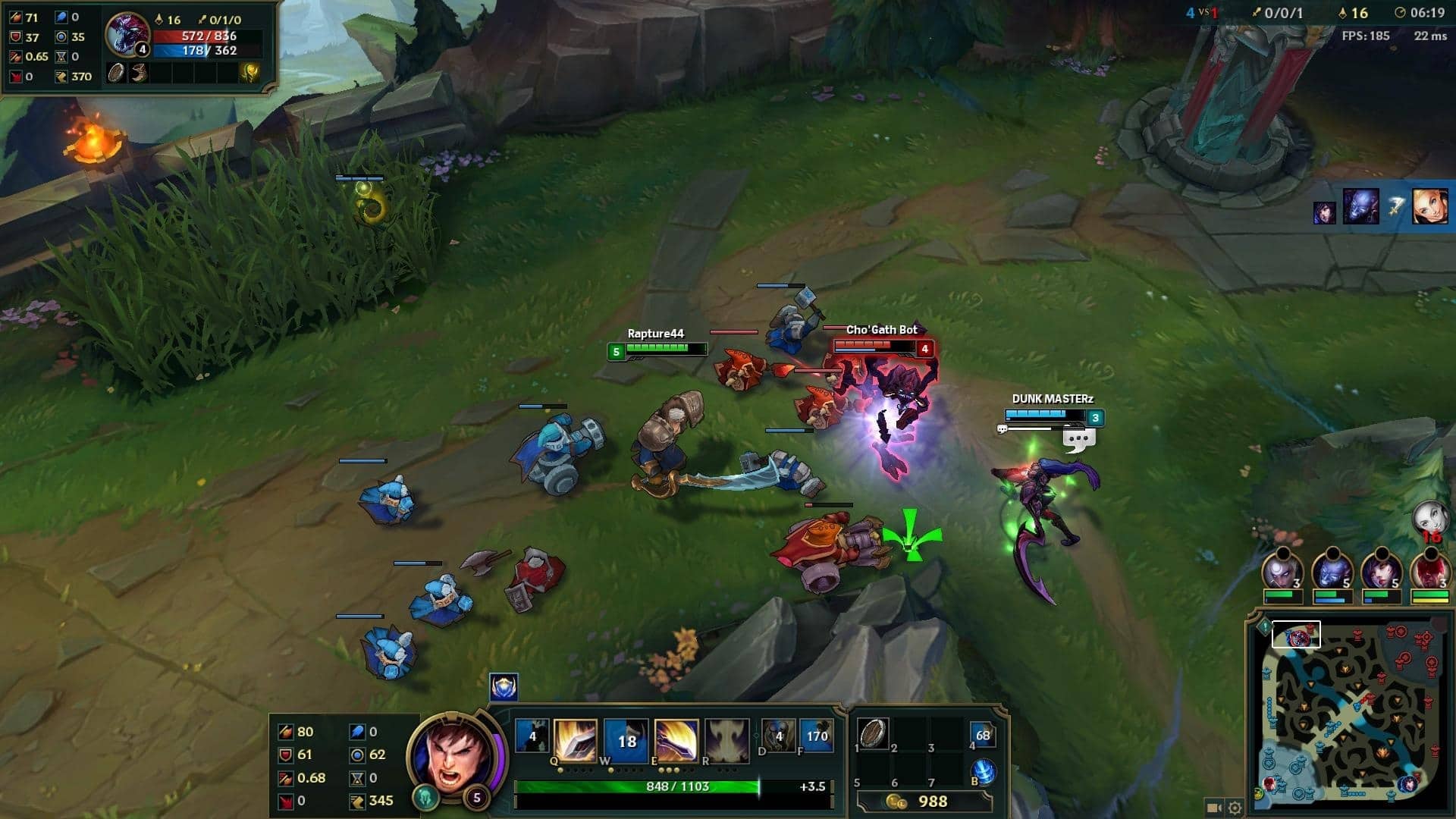Screen dimensions: 1456x819
Task: Click the shield buff icon above ability bar
Action: point(504,687)
